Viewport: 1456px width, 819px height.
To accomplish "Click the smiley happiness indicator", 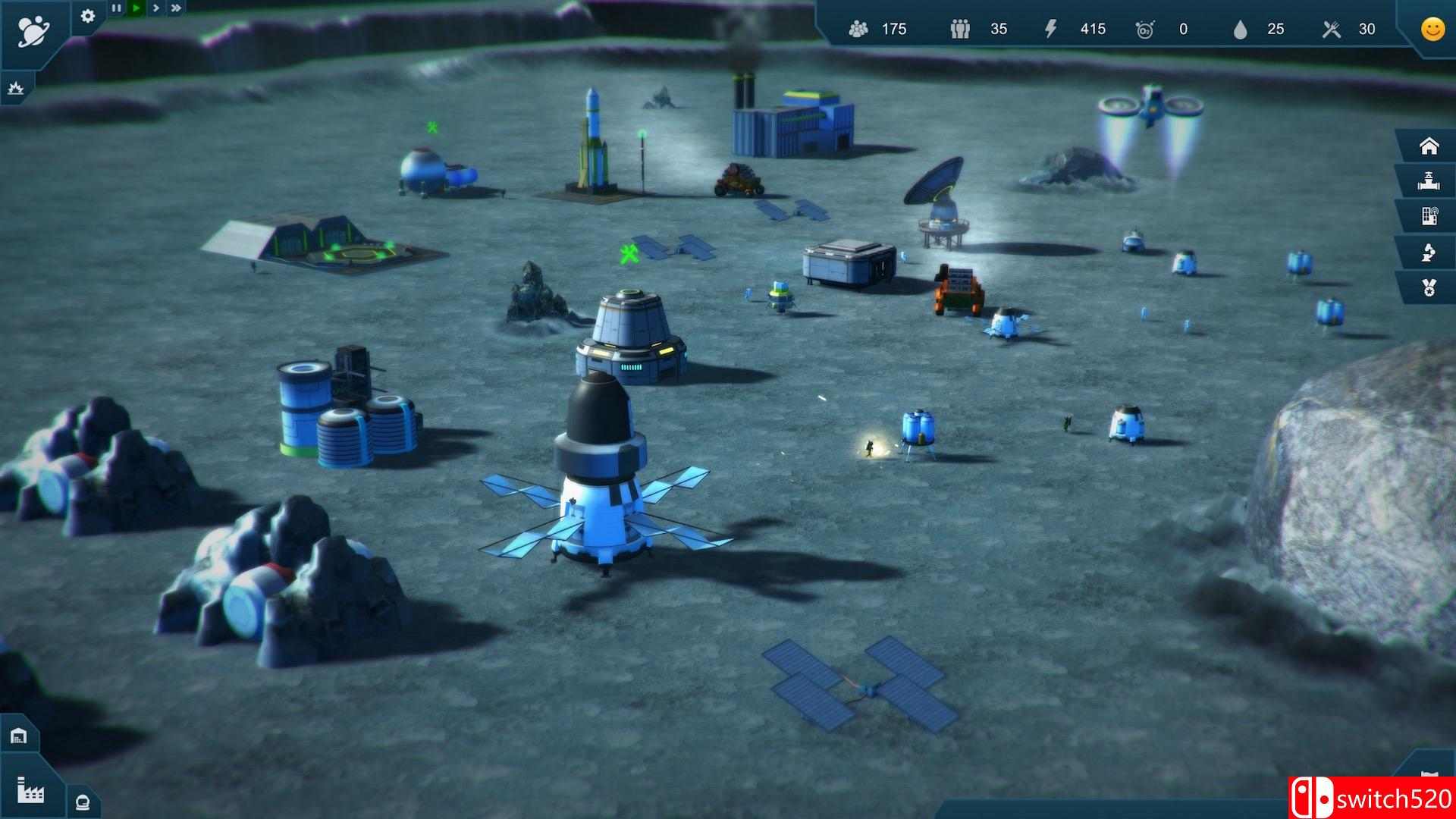I will click(x=1432, y=30).
